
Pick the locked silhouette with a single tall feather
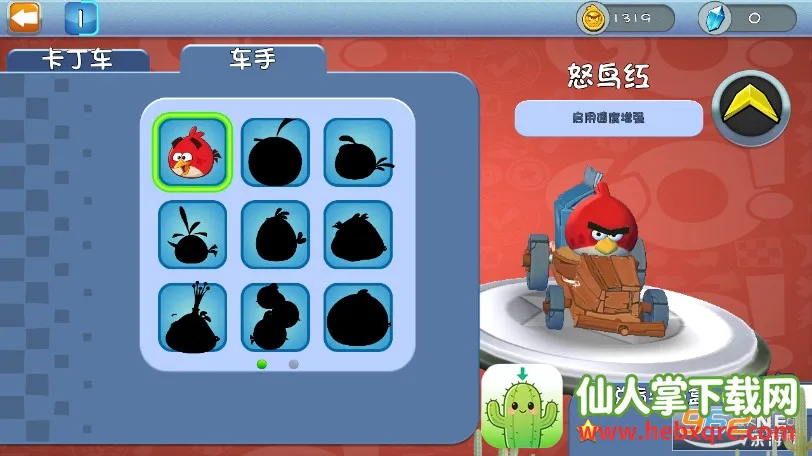(x=193, y=235)
